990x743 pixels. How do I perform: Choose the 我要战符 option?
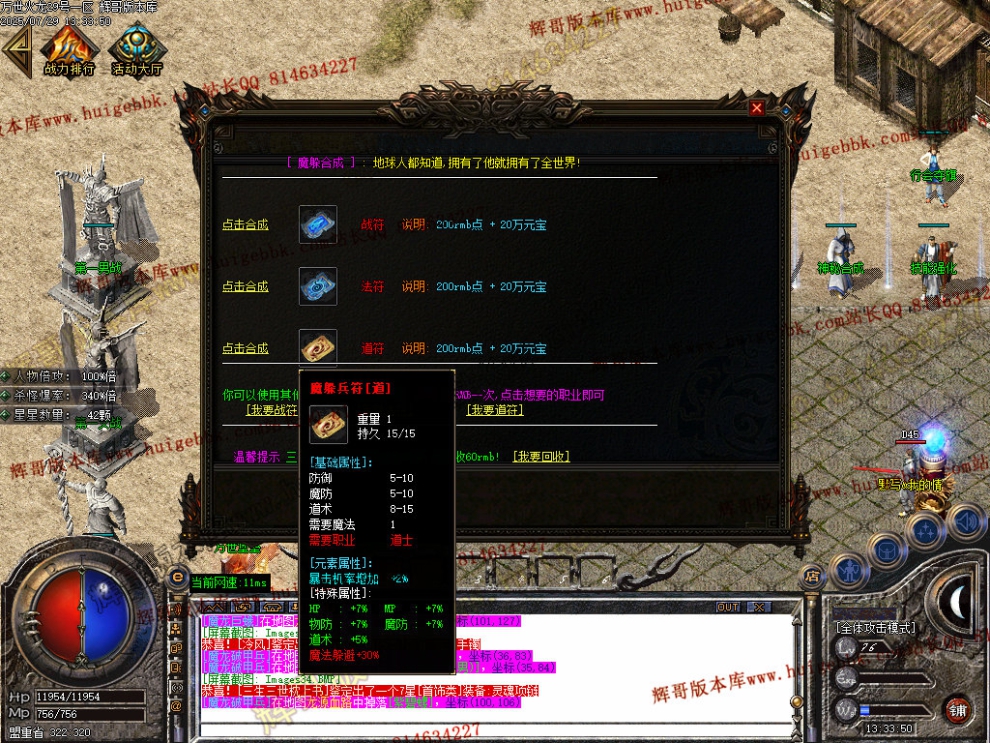[x=272, y=410]
